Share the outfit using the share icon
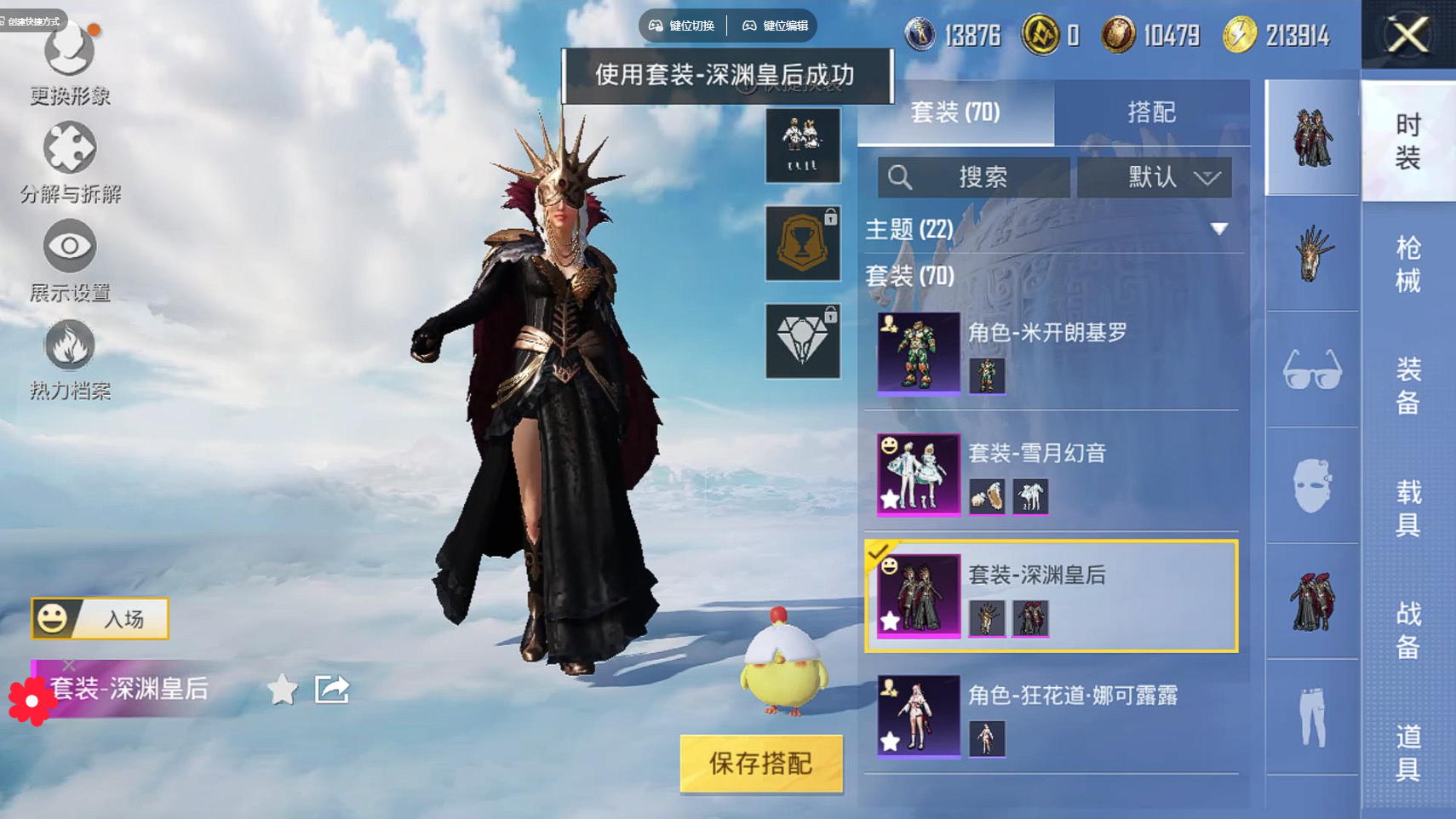Screen dimensions: 1456x819 point(332,690)
